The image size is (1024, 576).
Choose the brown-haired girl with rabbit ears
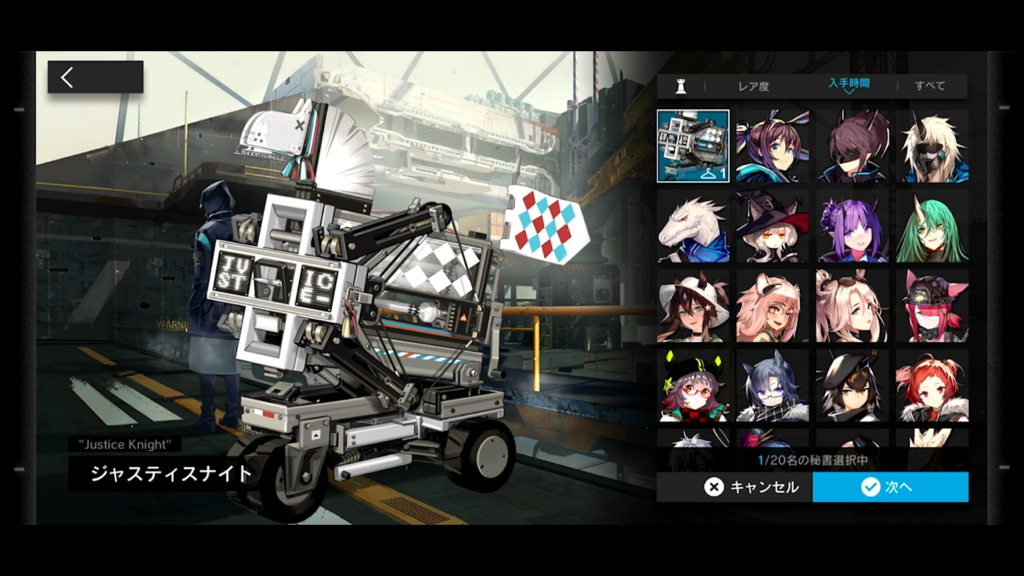[x=773, y=146]
